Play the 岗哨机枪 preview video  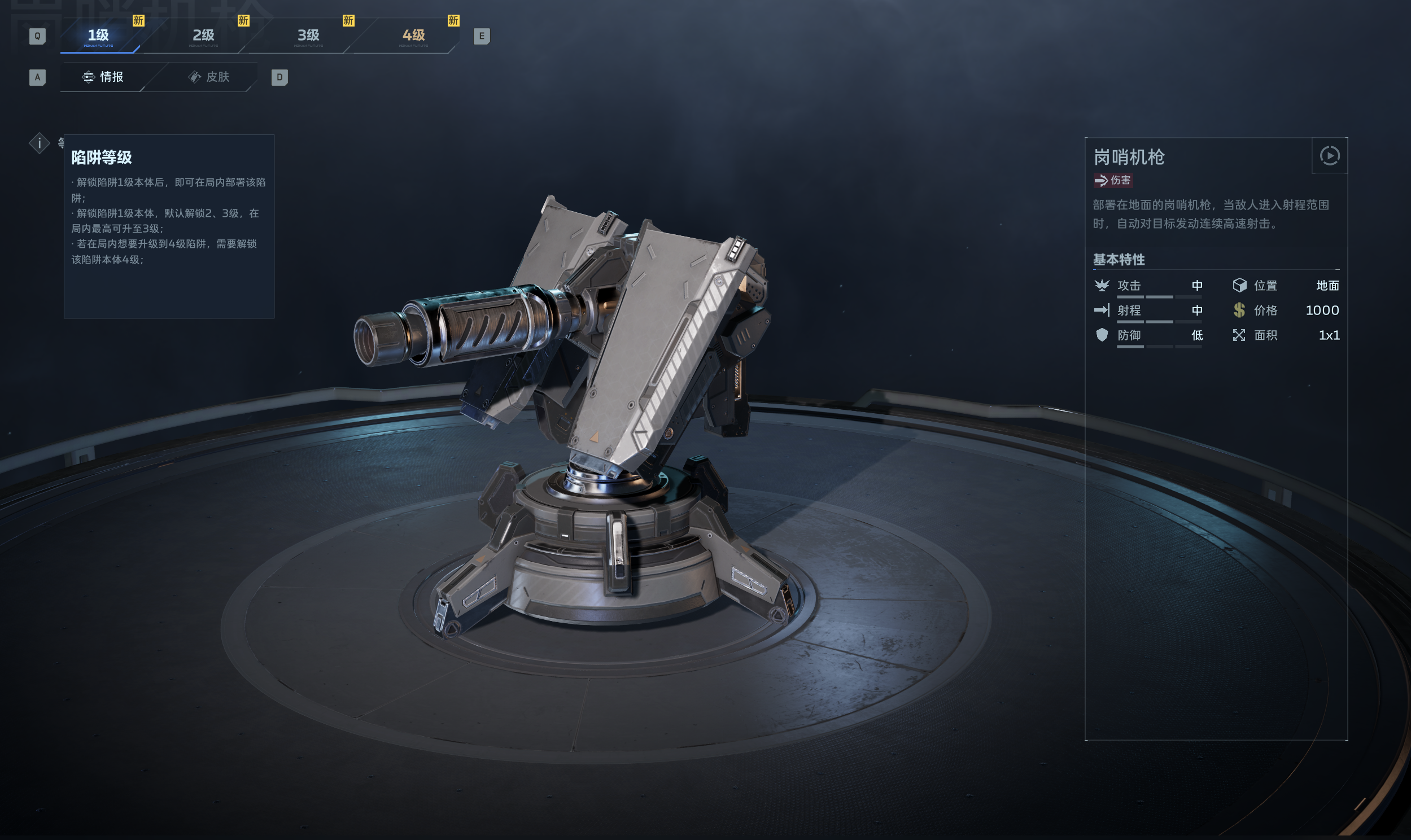tap(1329, 156)
